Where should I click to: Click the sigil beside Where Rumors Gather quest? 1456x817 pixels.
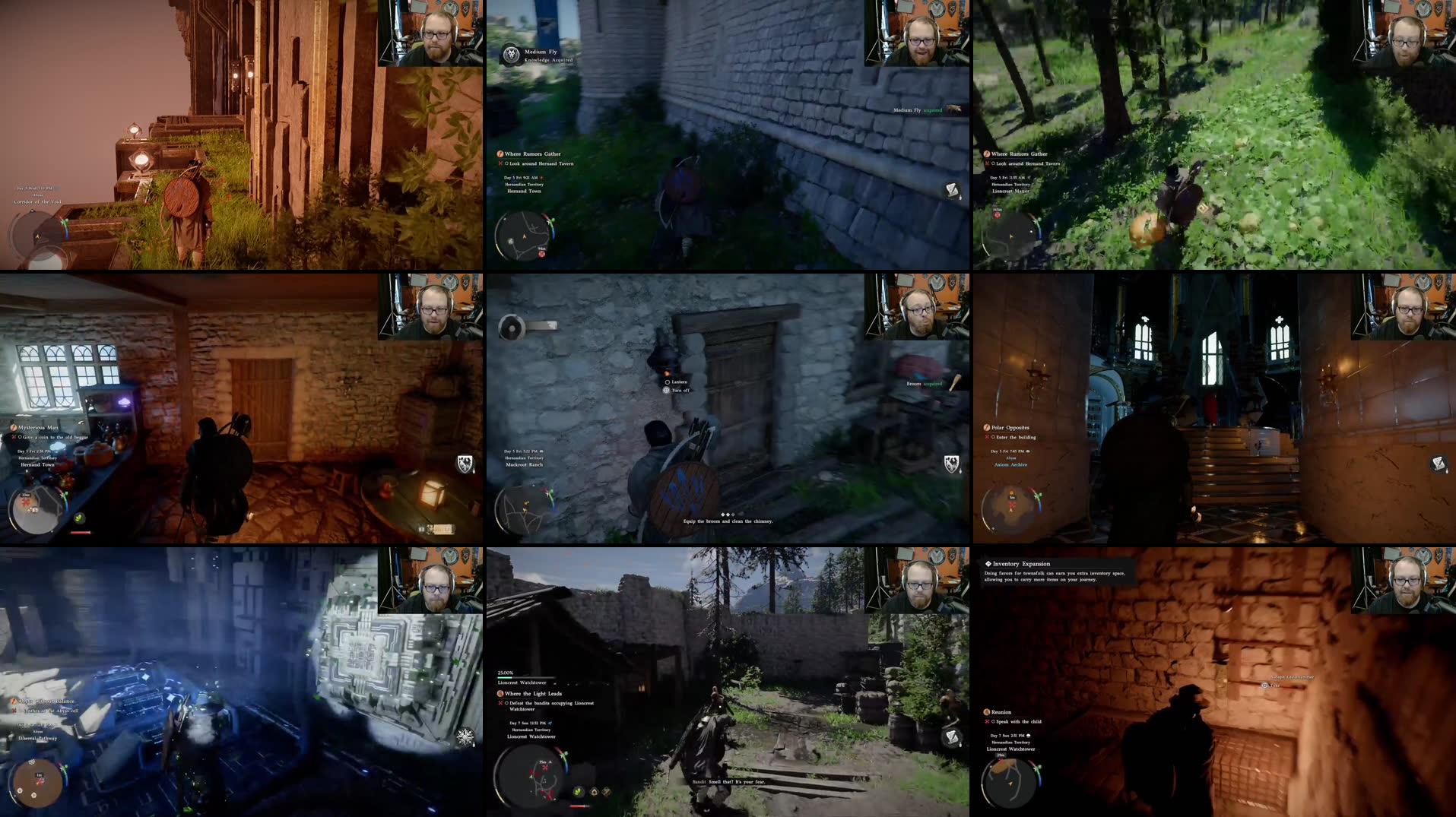coord(500,154)
